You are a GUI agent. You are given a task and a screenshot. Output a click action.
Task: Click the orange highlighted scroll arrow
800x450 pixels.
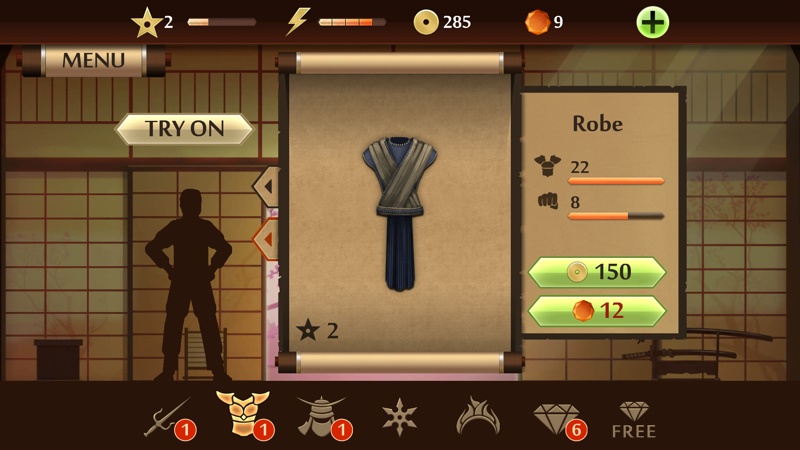click(267, 240)
